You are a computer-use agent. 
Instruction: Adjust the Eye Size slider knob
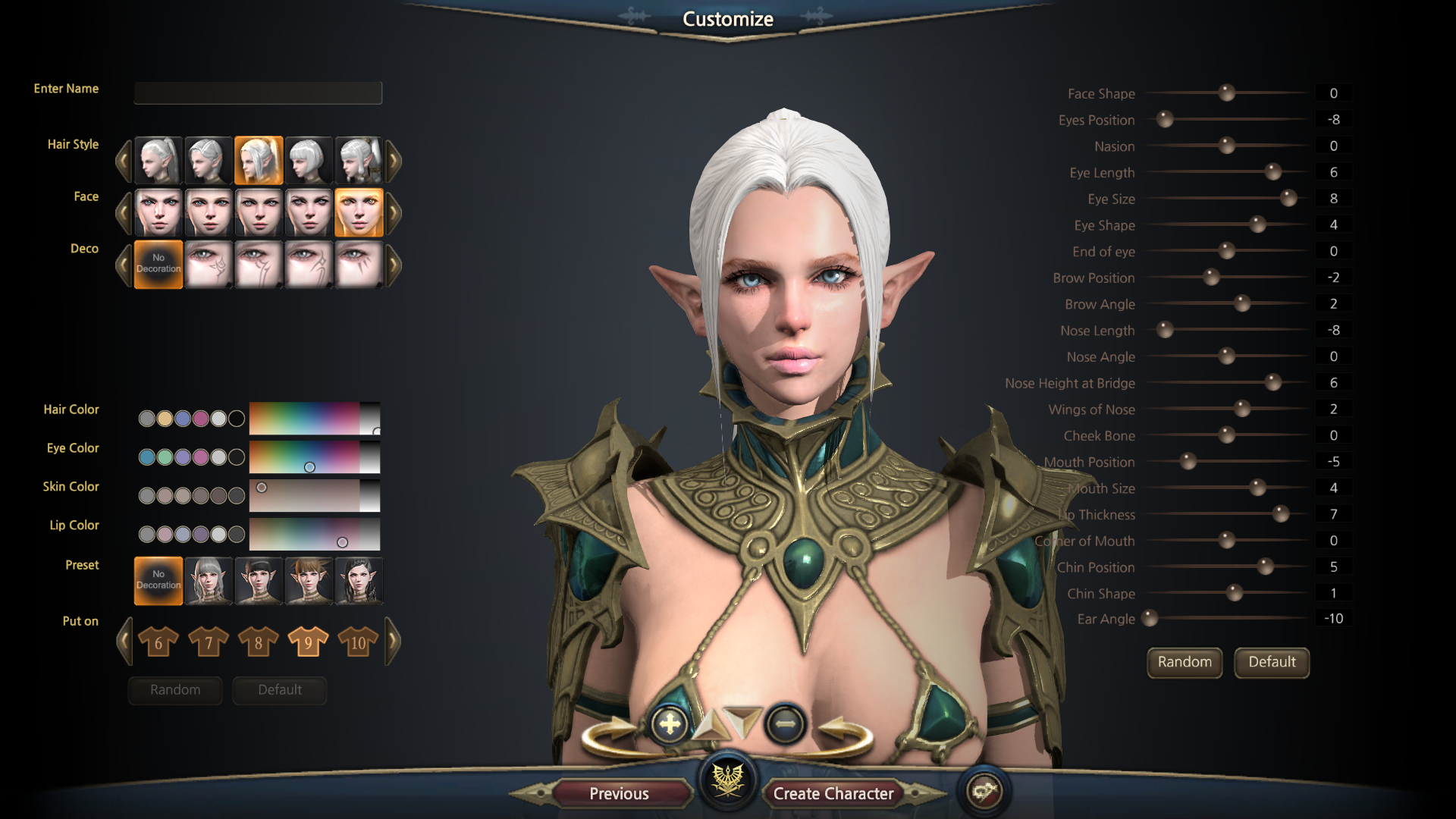click(1288, 199)
